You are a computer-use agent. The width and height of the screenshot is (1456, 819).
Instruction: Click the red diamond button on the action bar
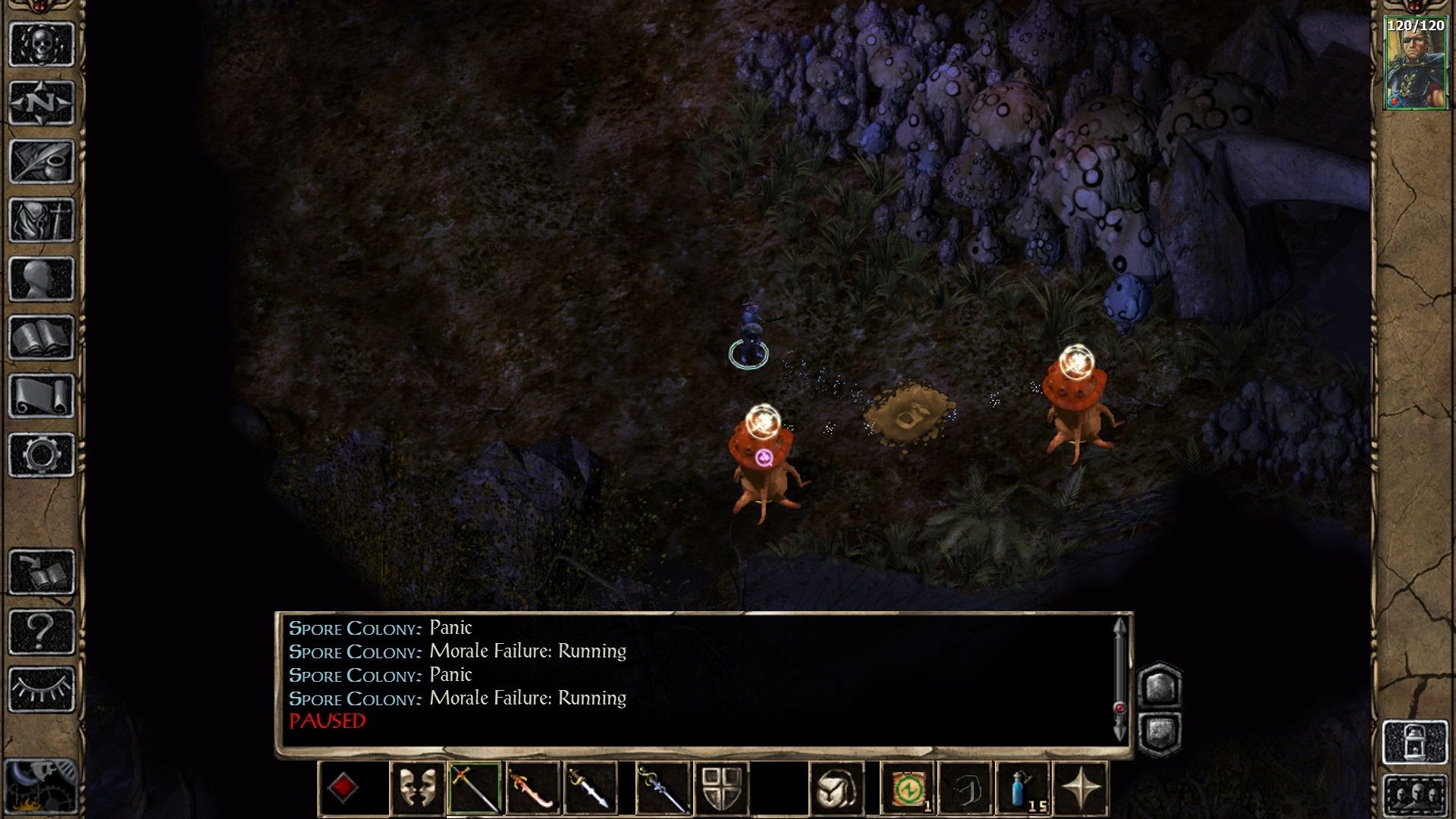coord(343,789)
